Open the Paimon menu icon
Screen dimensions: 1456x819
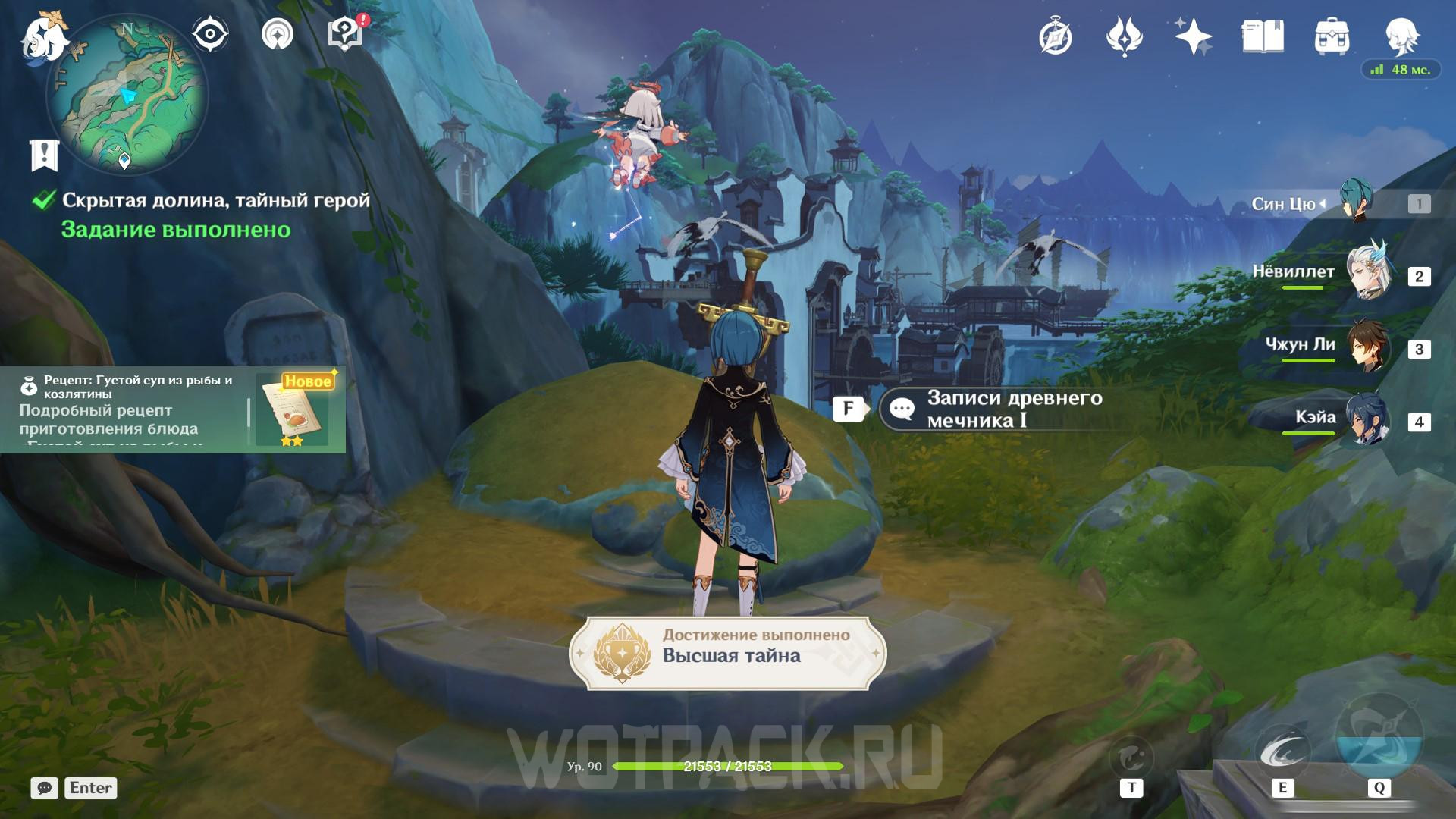click(44, 38)
